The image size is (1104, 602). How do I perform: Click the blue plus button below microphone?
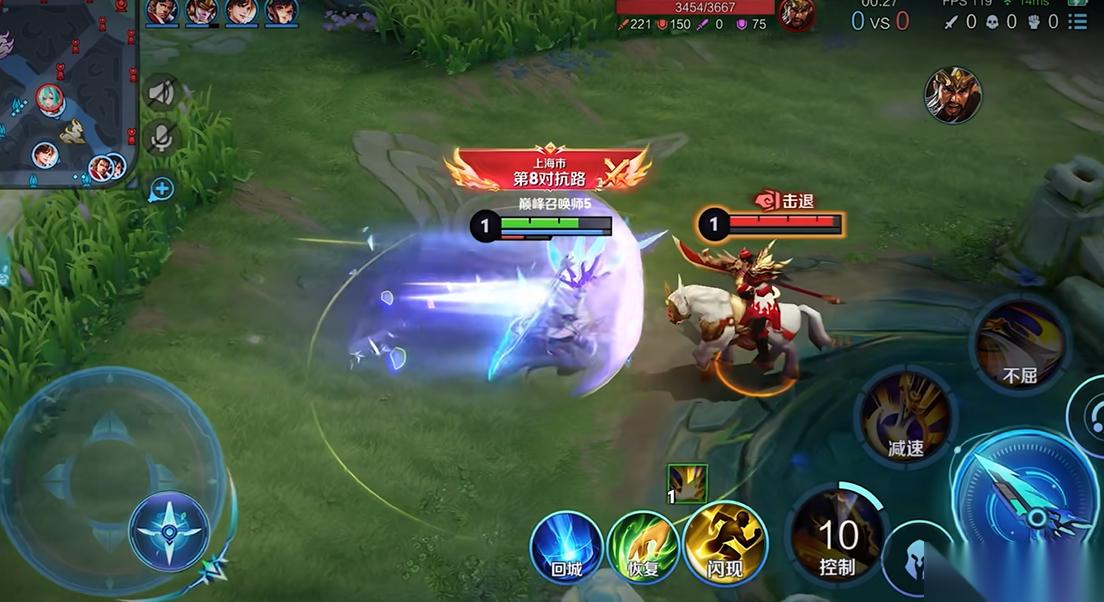162,189
